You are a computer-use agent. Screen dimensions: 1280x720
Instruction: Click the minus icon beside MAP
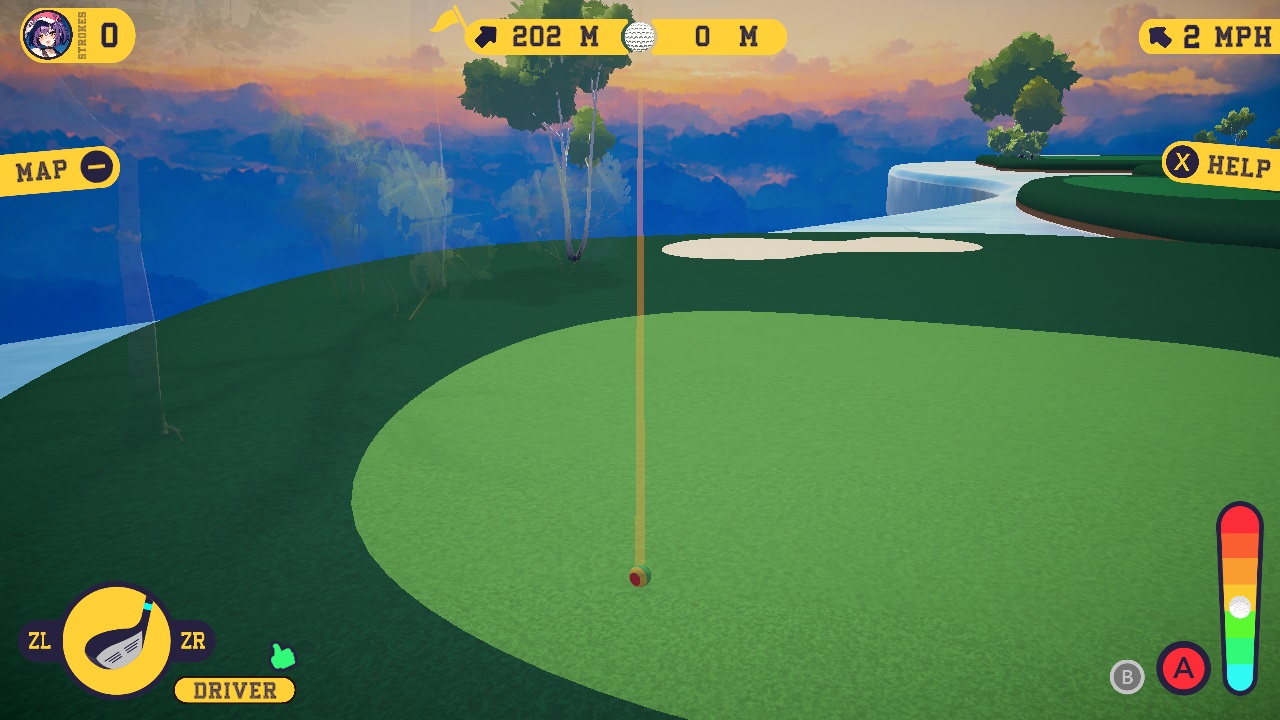97,167
